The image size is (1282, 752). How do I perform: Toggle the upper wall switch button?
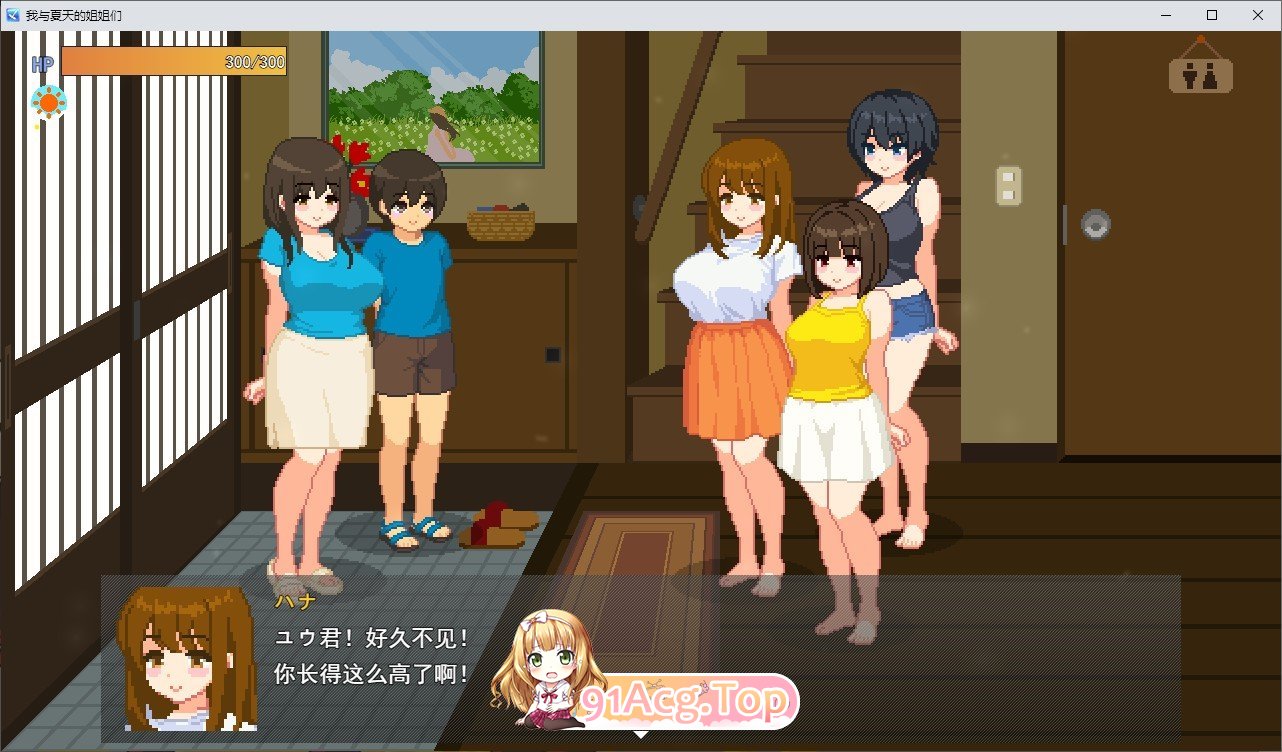[1007, 177]
